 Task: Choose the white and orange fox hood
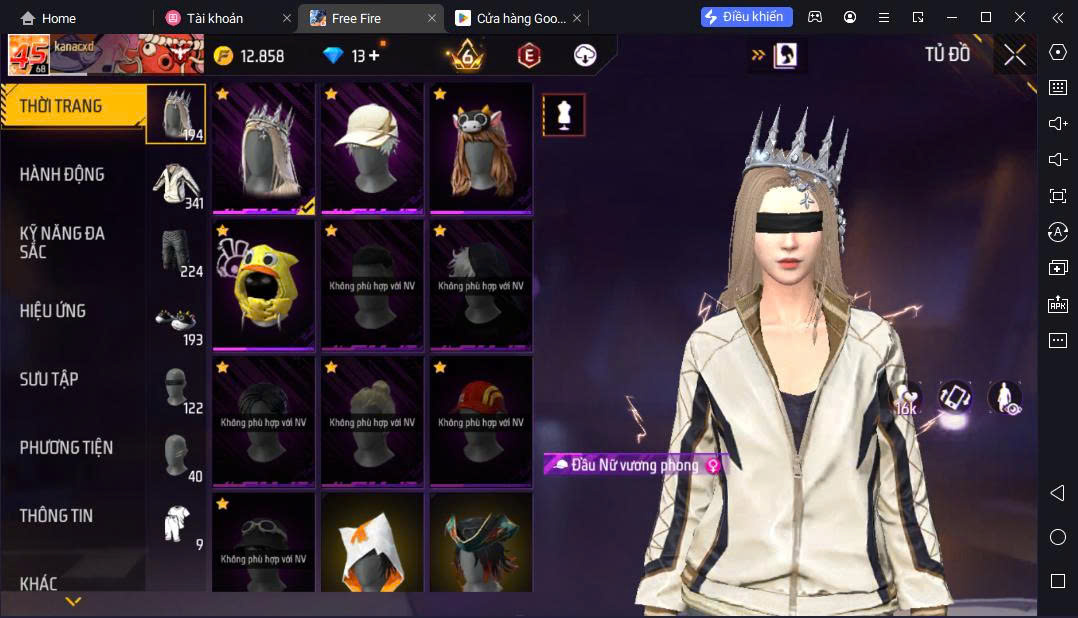(372, 545)
